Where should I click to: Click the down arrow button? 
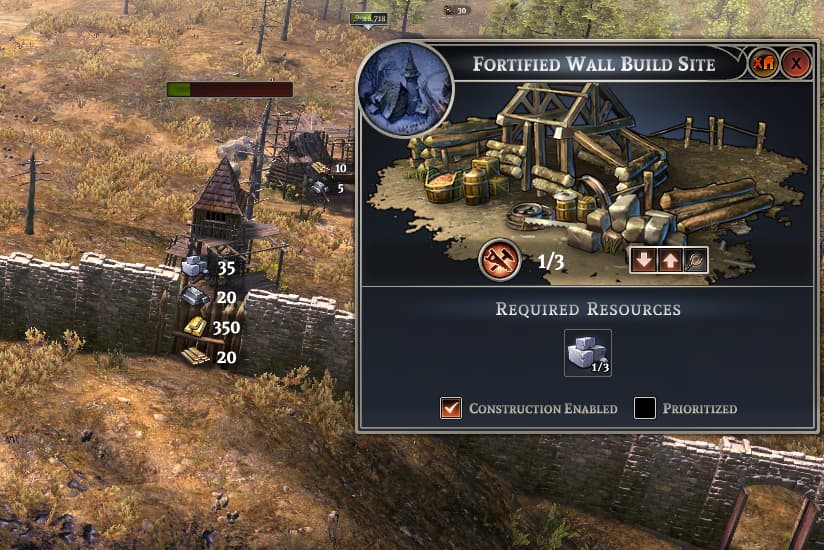coord(643,260)
